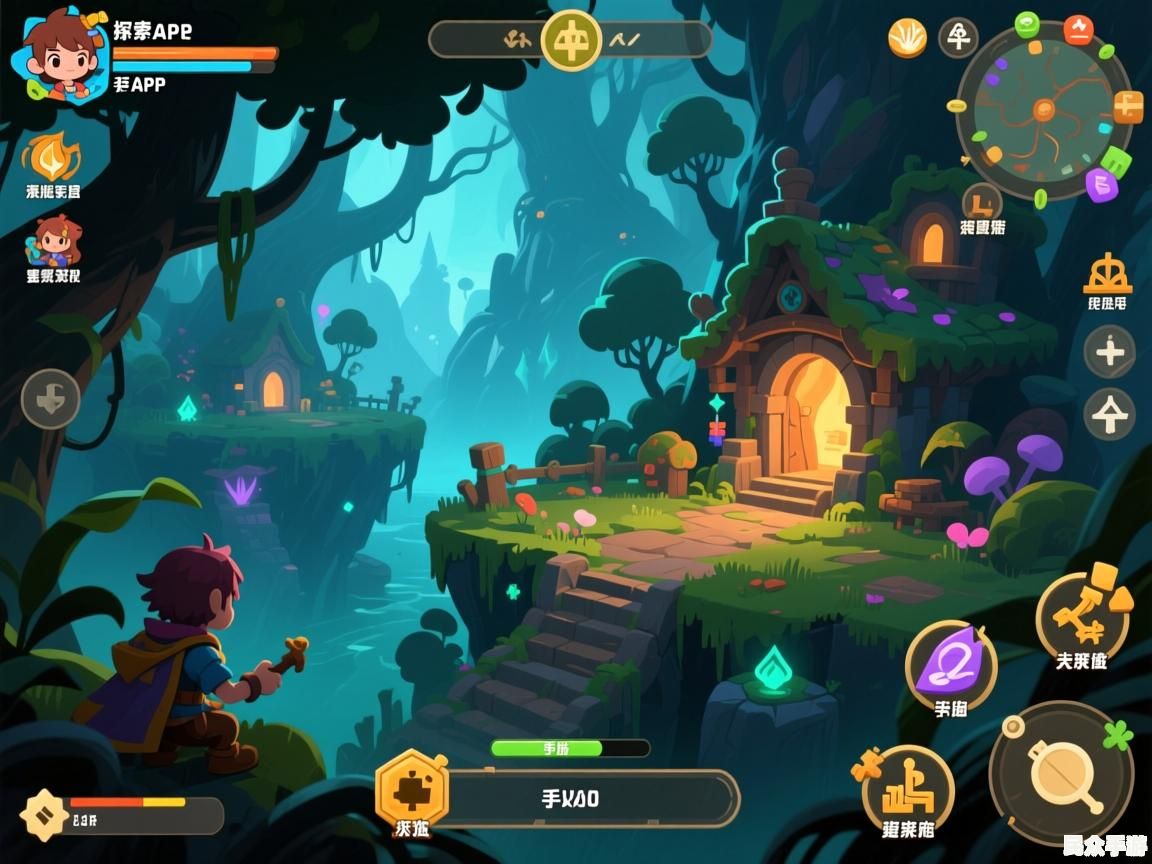1152x864 pixels.
Task: Tap the large magnifier action button
Action: click(x=1060, y=773)
